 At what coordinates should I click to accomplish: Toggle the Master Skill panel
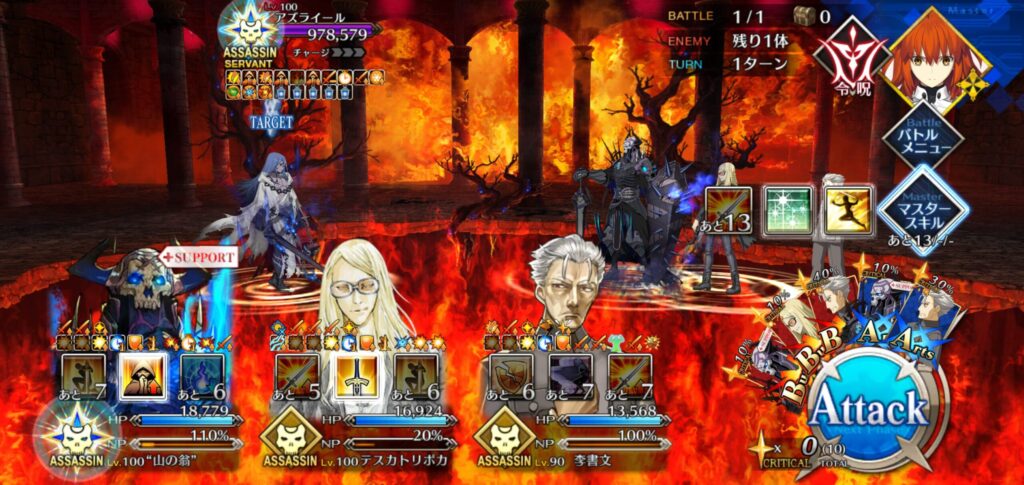click(x=921, y=208)
